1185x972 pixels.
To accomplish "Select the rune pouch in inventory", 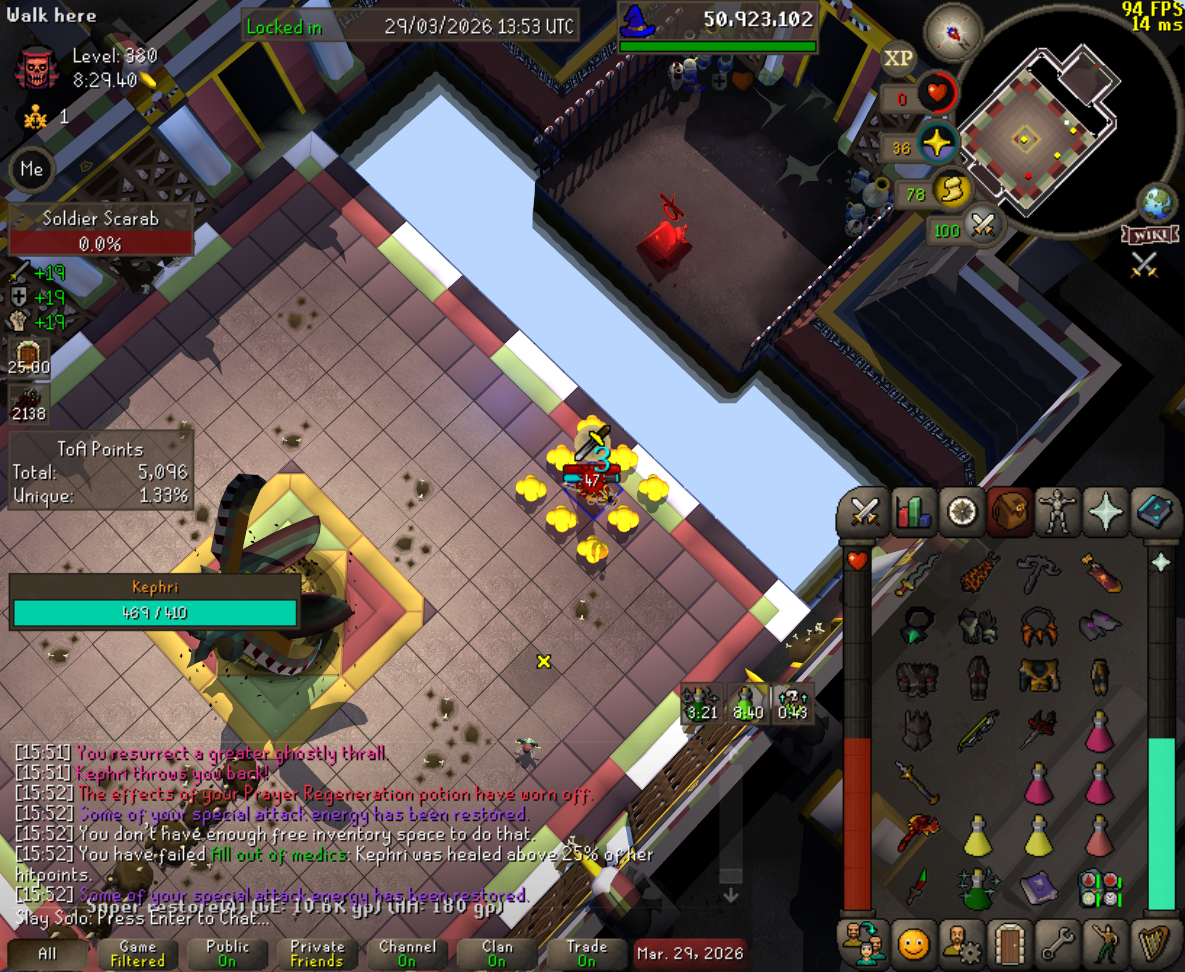I will pyautogui.click(x=1098, y=886).
